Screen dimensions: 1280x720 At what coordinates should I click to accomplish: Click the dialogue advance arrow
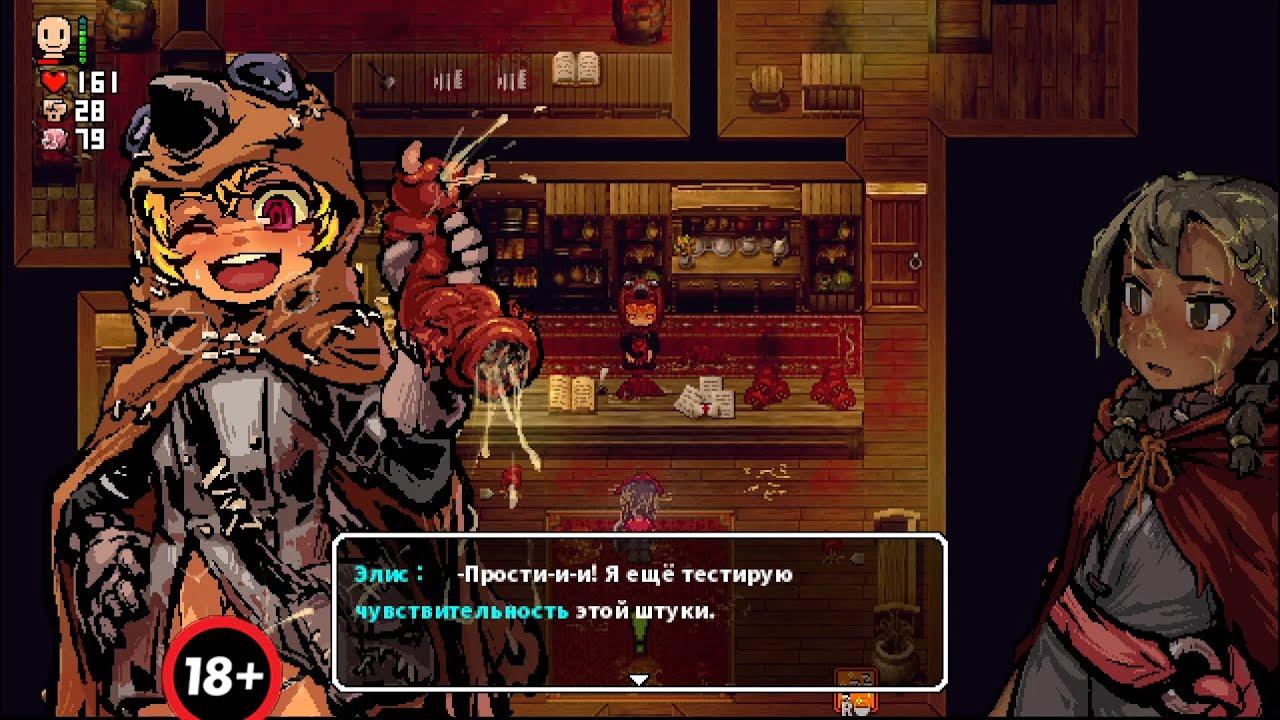click(x=637, y=677)
